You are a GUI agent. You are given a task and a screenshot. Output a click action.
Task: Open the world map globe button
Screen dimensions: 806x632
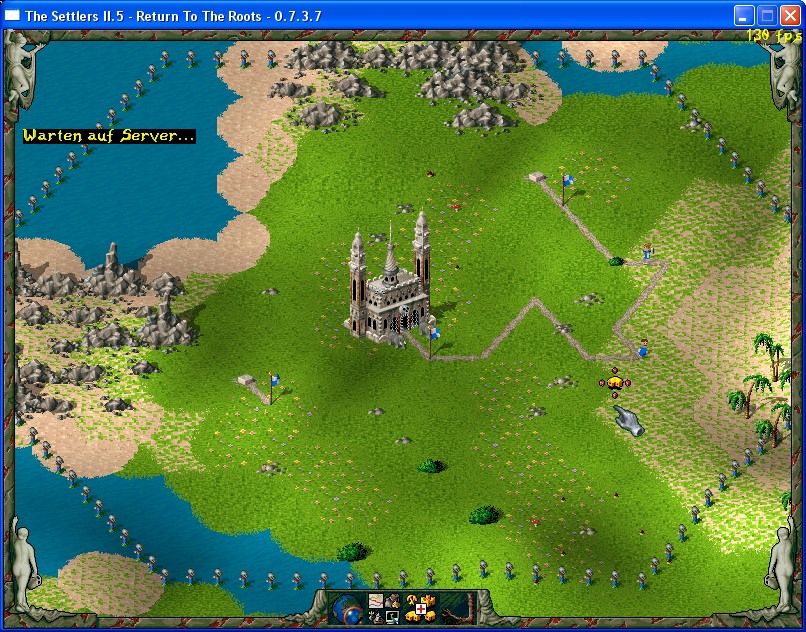(349, 607)
